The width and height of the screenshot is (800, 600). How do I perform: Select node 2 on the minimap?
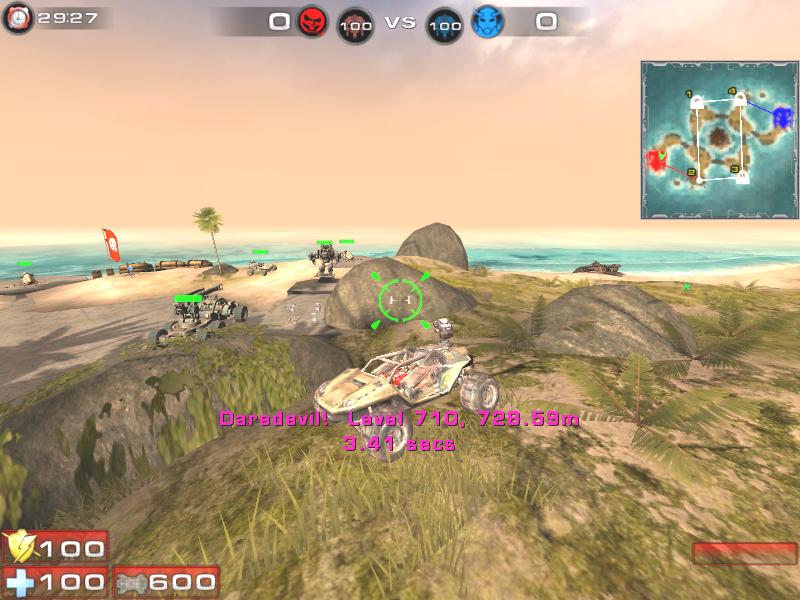(699, 179)
